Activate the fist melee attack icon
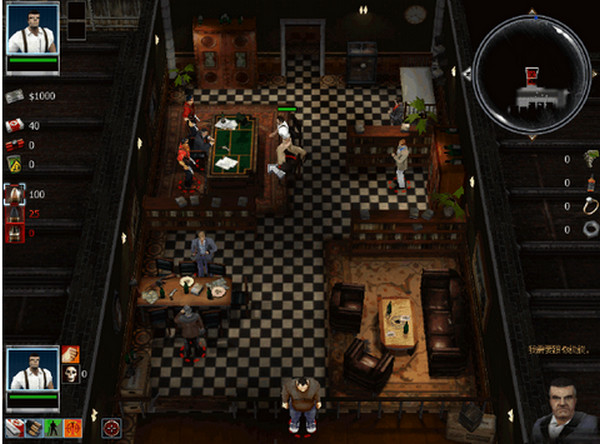 71,354
